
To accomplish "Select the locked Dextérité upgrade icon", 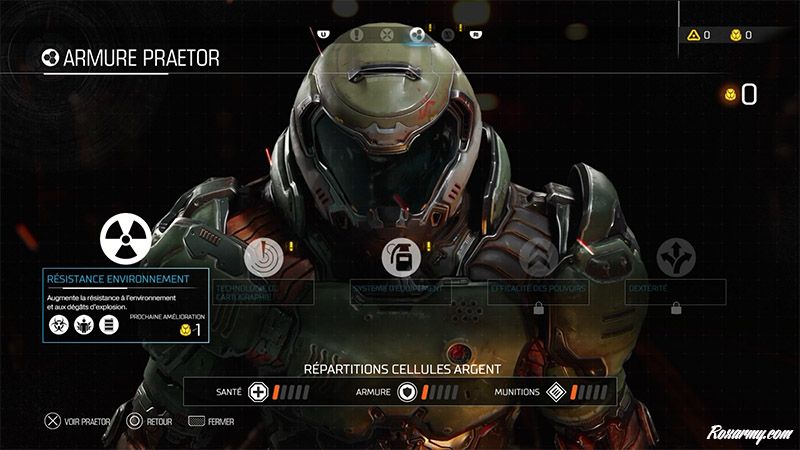I will point(675,258).
